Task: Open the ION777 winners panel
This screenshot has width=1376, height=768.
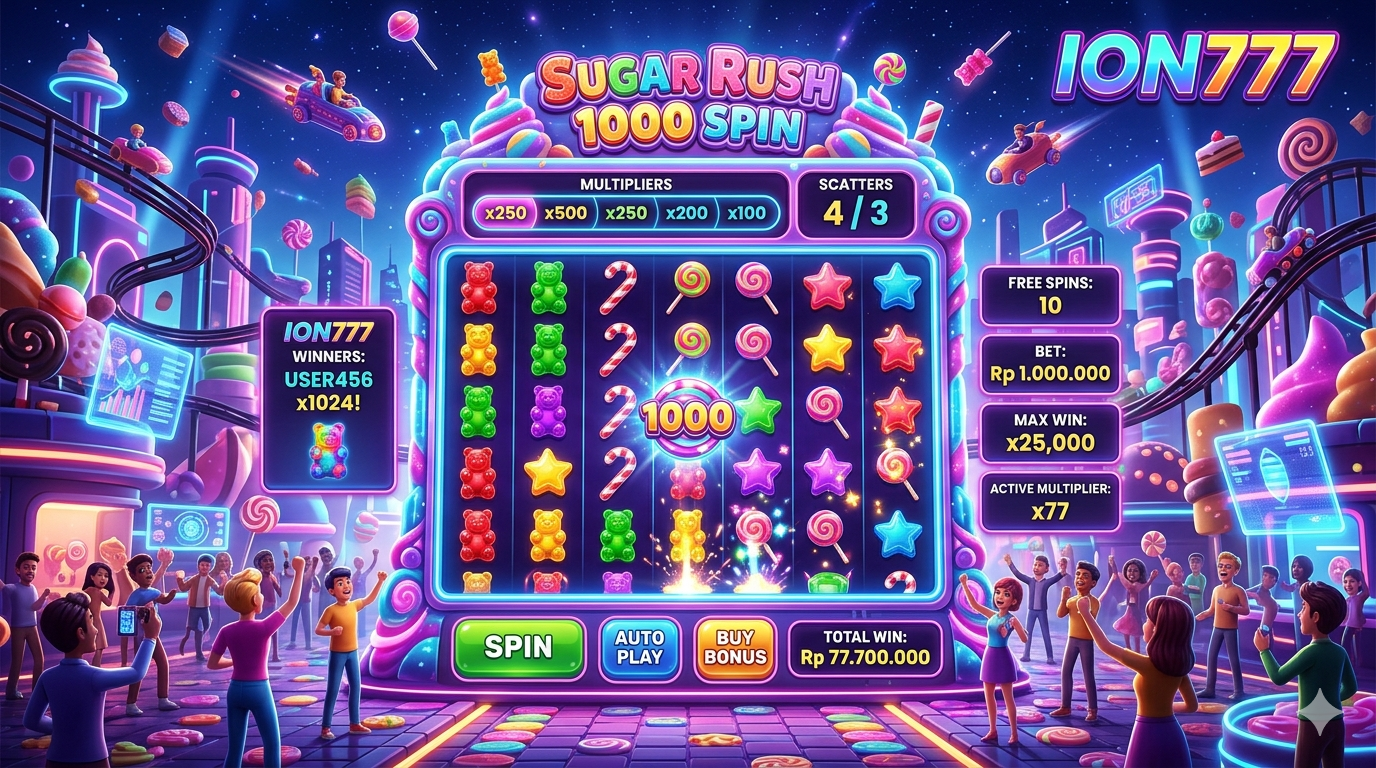Action: click(x=328, y=398)
